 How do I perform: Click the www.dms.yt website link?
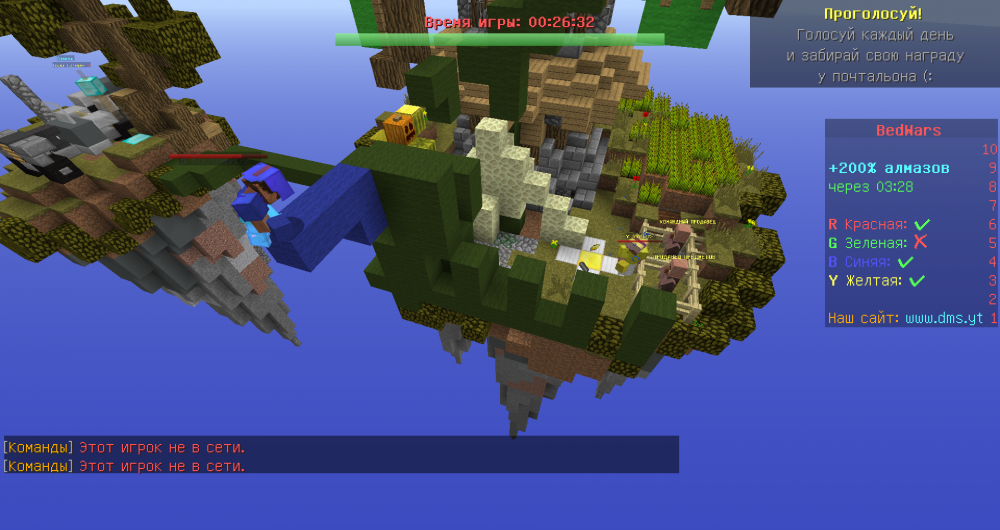tap(944, 319)
